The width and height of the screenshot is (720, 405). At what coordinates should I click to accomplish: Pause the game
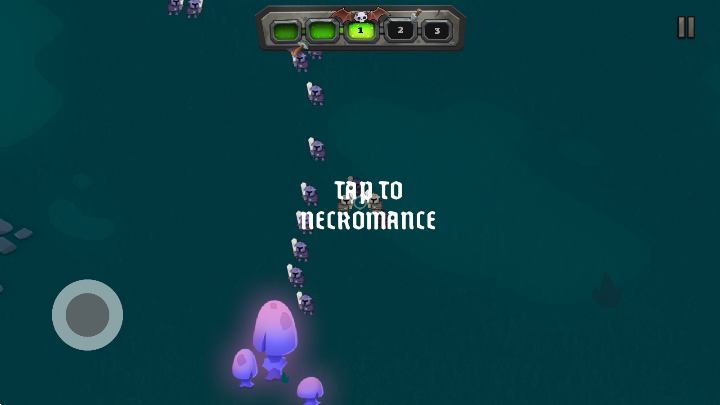(x=686, y=28)
